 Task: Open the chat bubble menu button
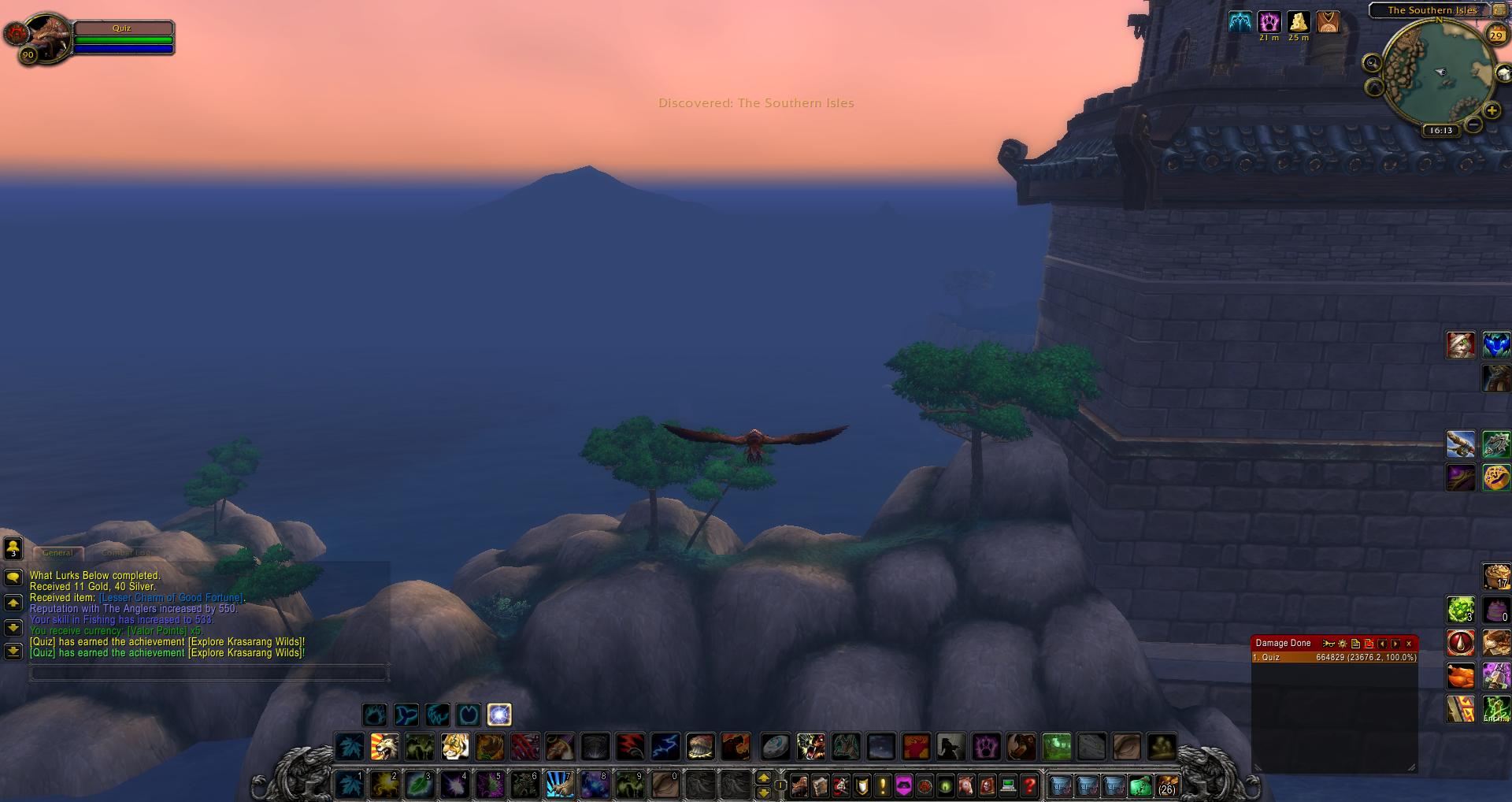(x=13, y=577)
